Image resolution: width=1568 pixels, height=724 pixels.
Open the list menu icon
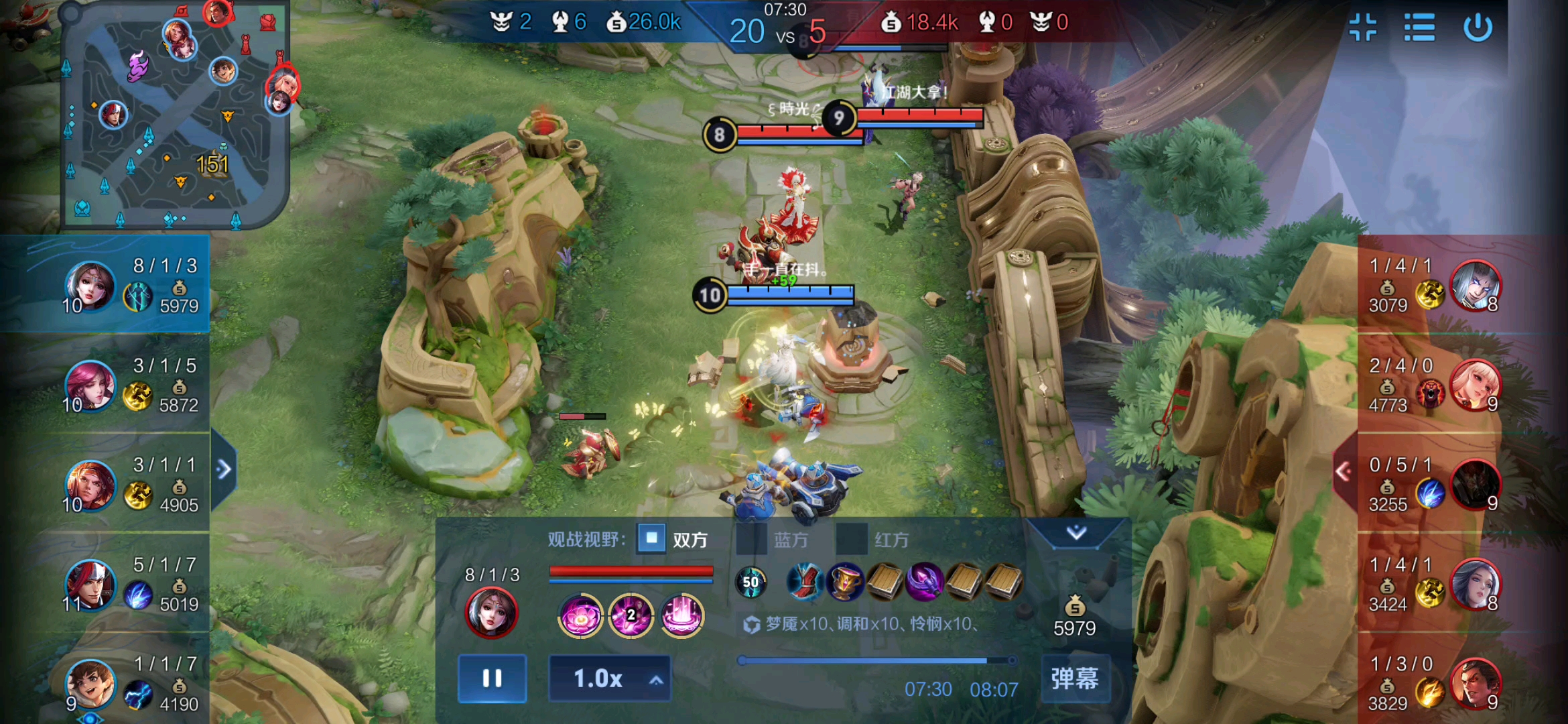click(x=1419, y=28)
